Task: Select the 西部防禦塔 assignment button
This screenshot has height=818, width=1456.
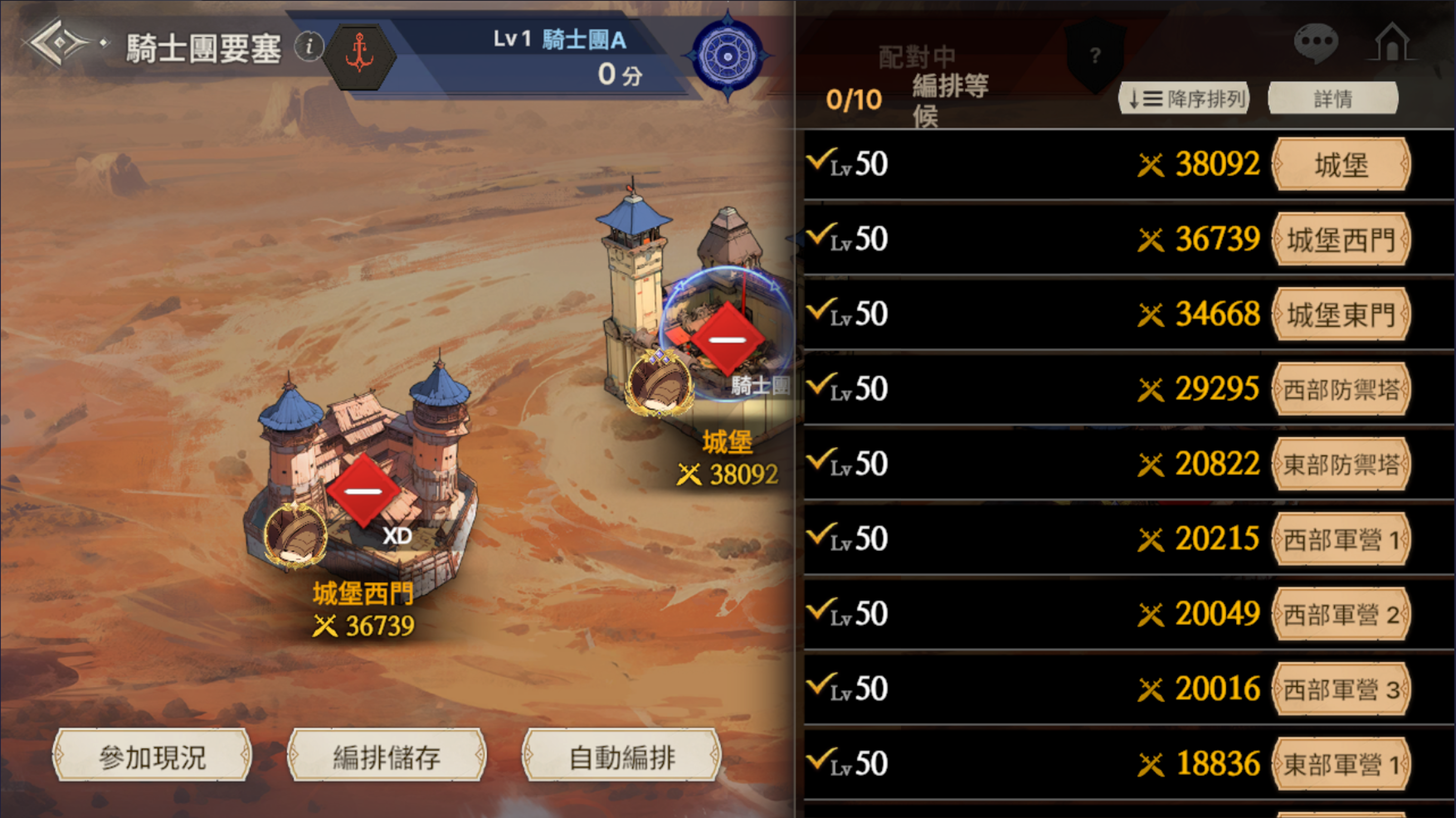Action: [x=1341, y=390]
